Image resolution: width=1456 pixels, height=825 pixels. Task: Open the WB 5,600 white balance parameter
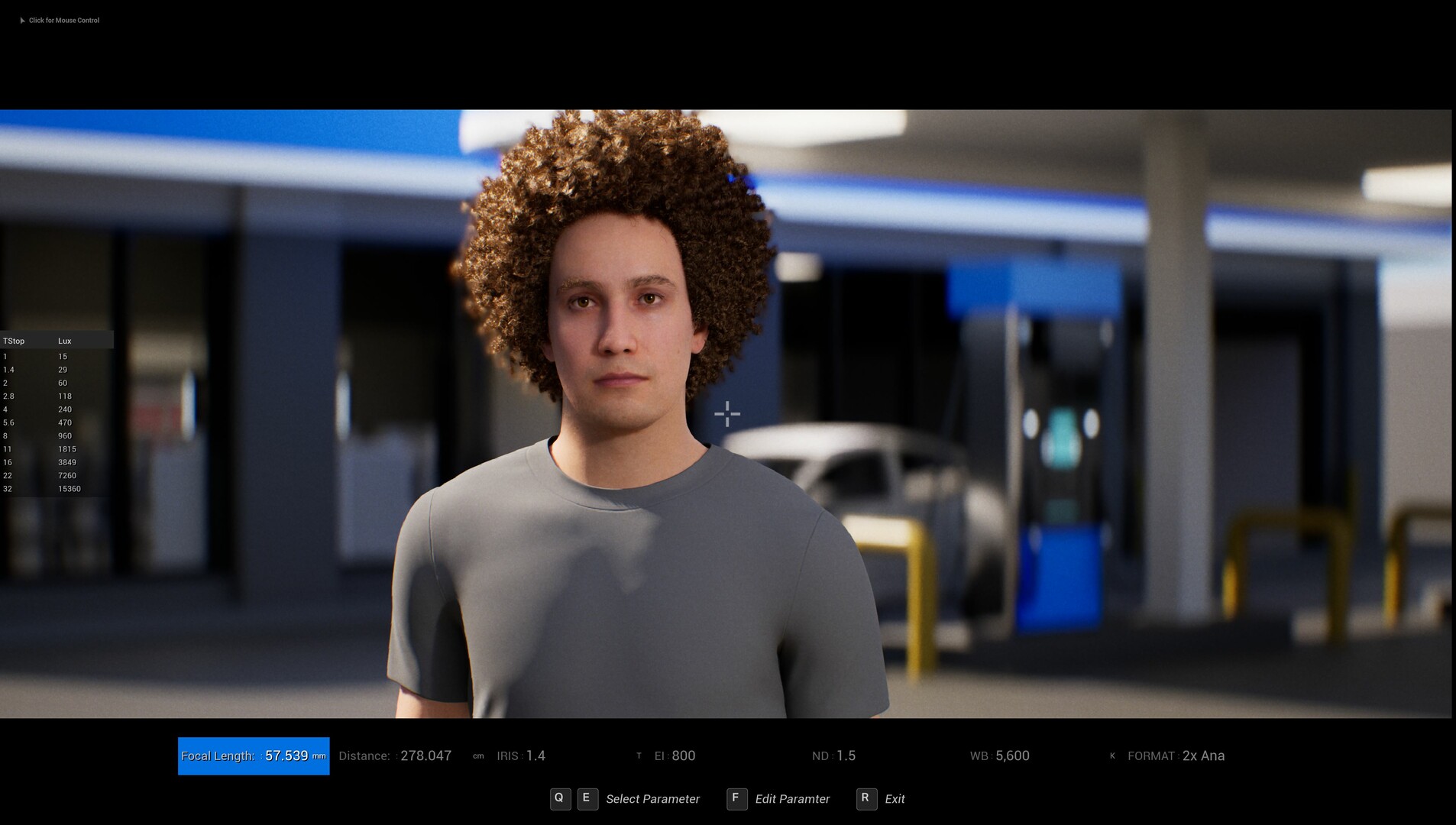click(1001, 755)
